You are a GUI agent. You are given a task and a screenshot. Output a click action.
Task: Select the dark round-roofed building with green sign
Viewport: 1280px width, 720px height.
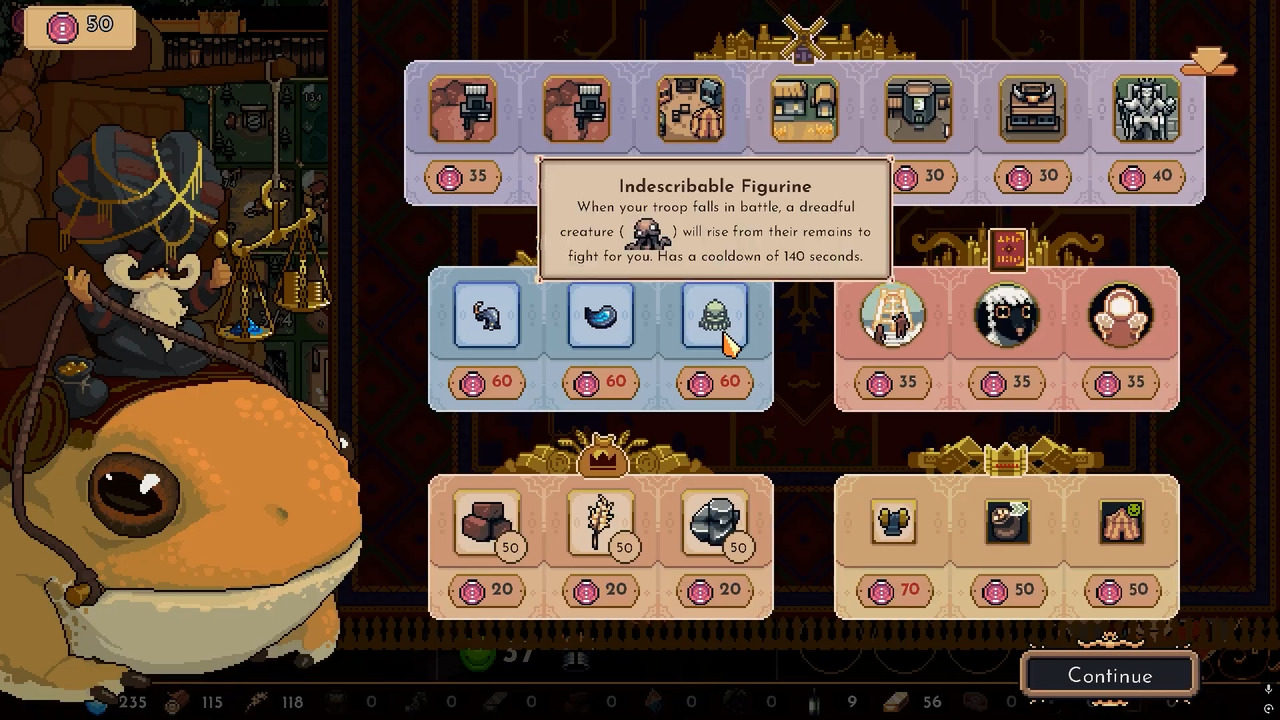click(x=918, y=109)
